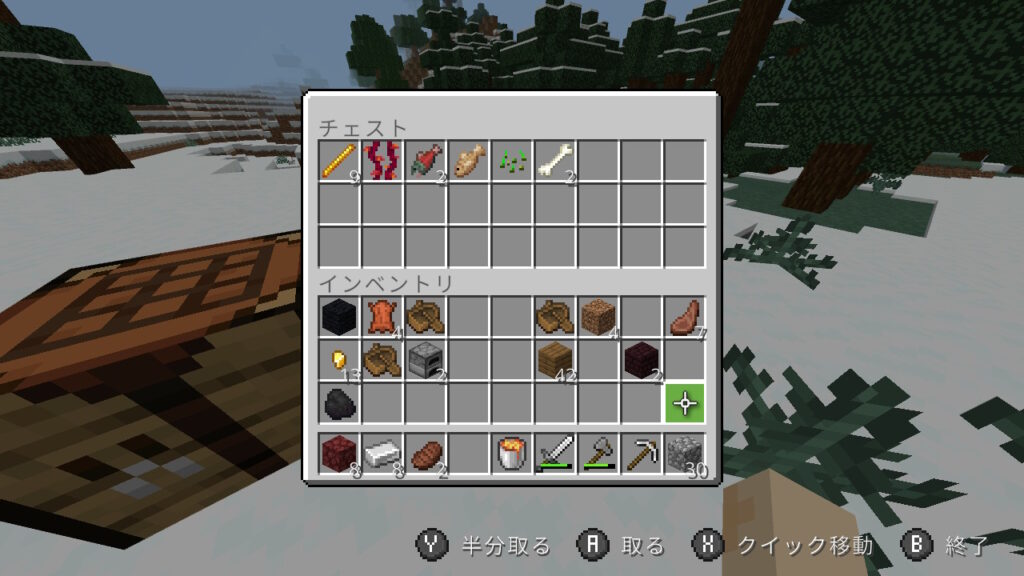This screenshot has width=1024, height=576.
Task: Click the green highlighted inventory slot
Action: pos(685,402)
